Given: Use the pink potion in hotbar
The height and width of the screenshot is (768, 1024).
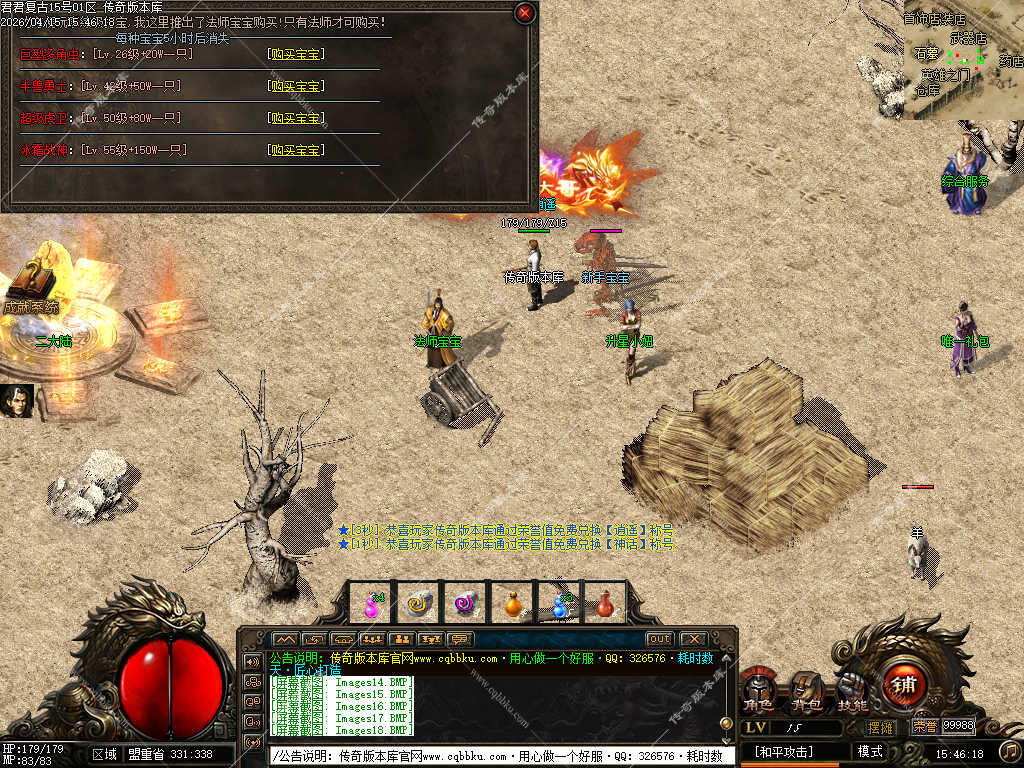Looking at the screenshot, I should 372,604.
